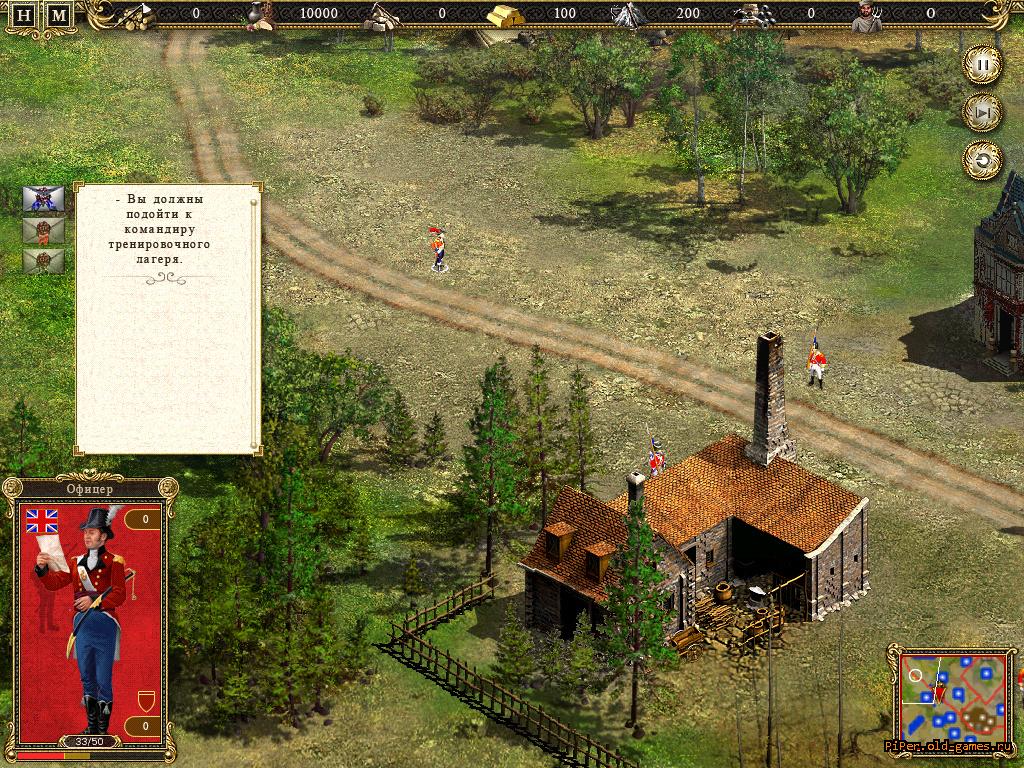The height and width of the screenshot is (768, 1024).
Task: Click the skip-forward round button
Action: [x=982, y=113]
